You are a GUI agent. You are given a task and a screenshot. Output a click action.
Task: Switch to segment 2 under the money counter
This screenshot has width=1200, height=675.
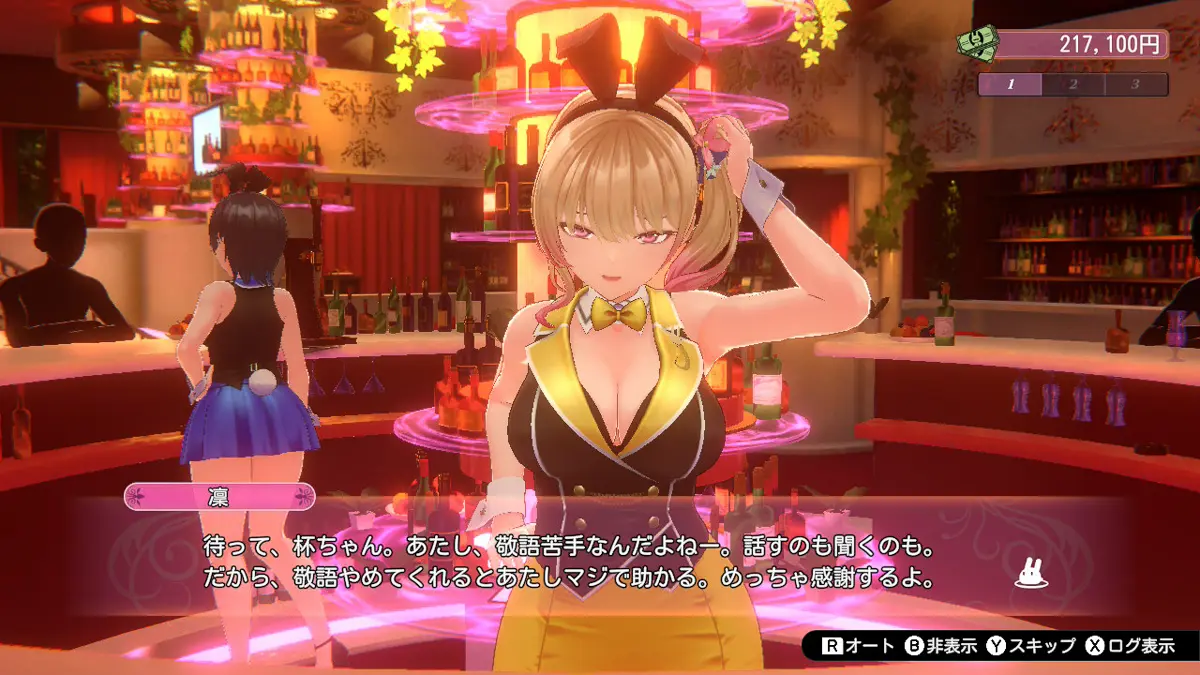tap(1073, 84)
